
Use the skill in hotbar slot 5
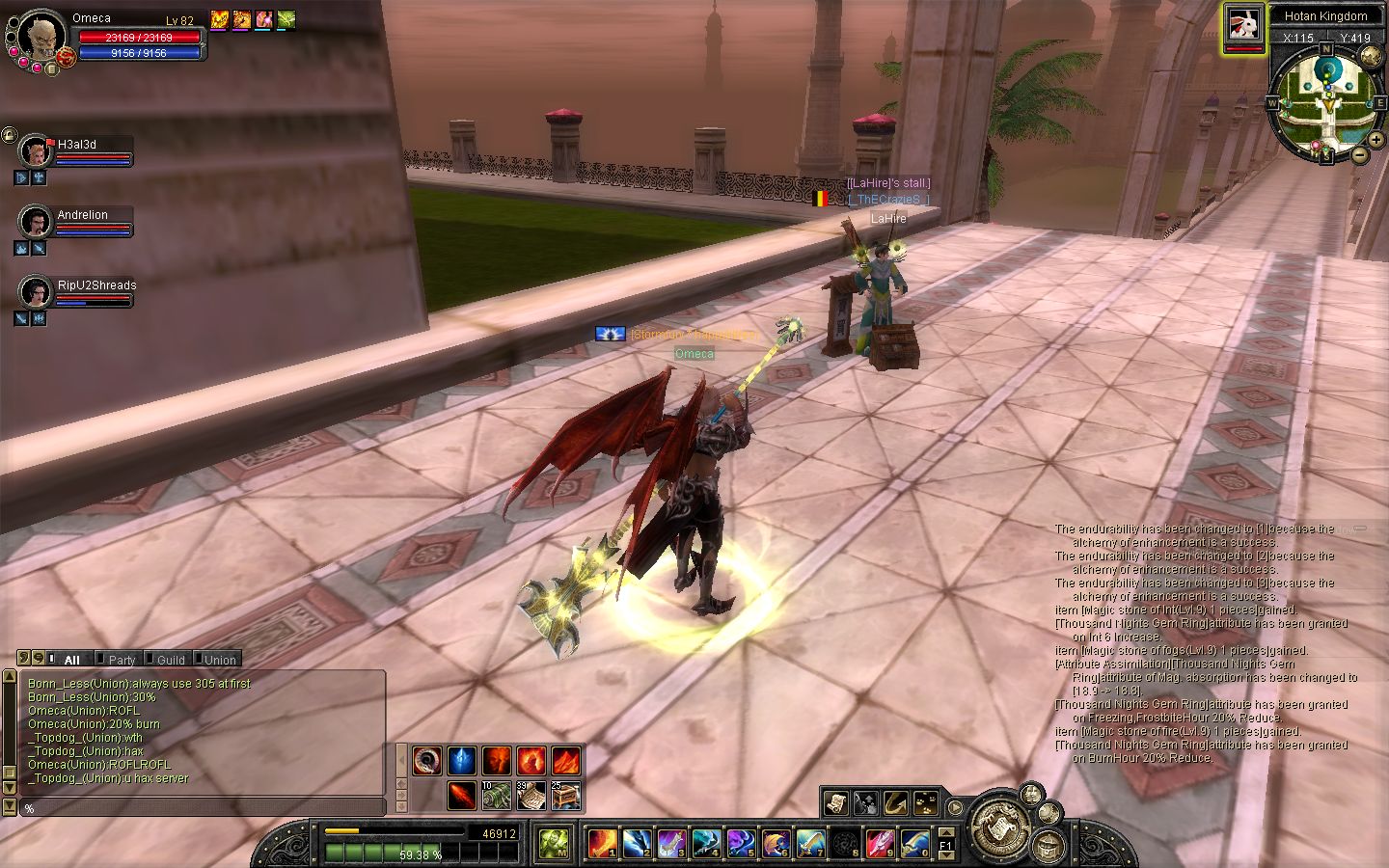(x=740, y=844)
